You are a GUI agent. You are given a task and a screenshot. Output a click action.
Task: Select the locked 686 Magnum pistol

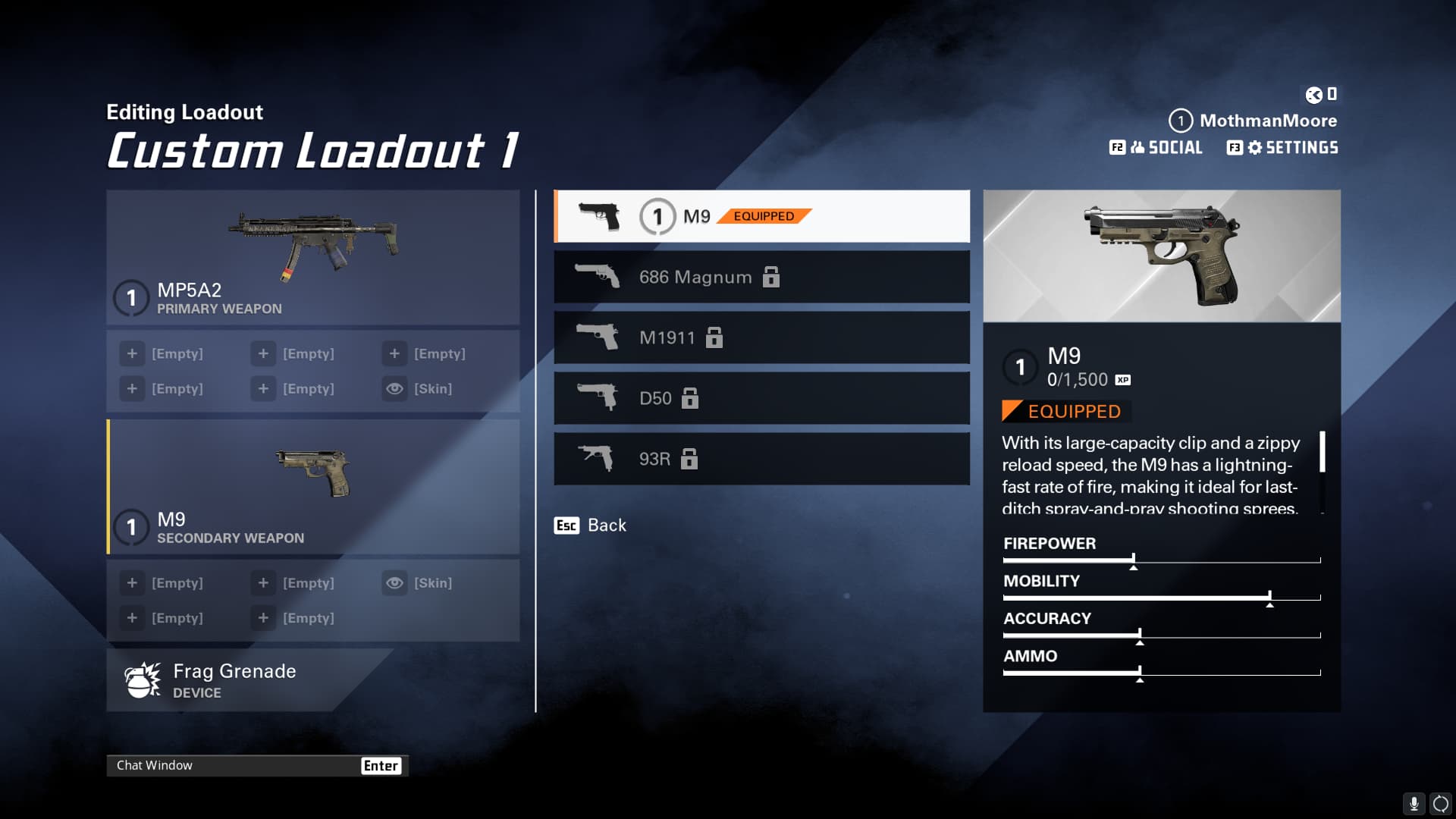click(x=761, y=277)
